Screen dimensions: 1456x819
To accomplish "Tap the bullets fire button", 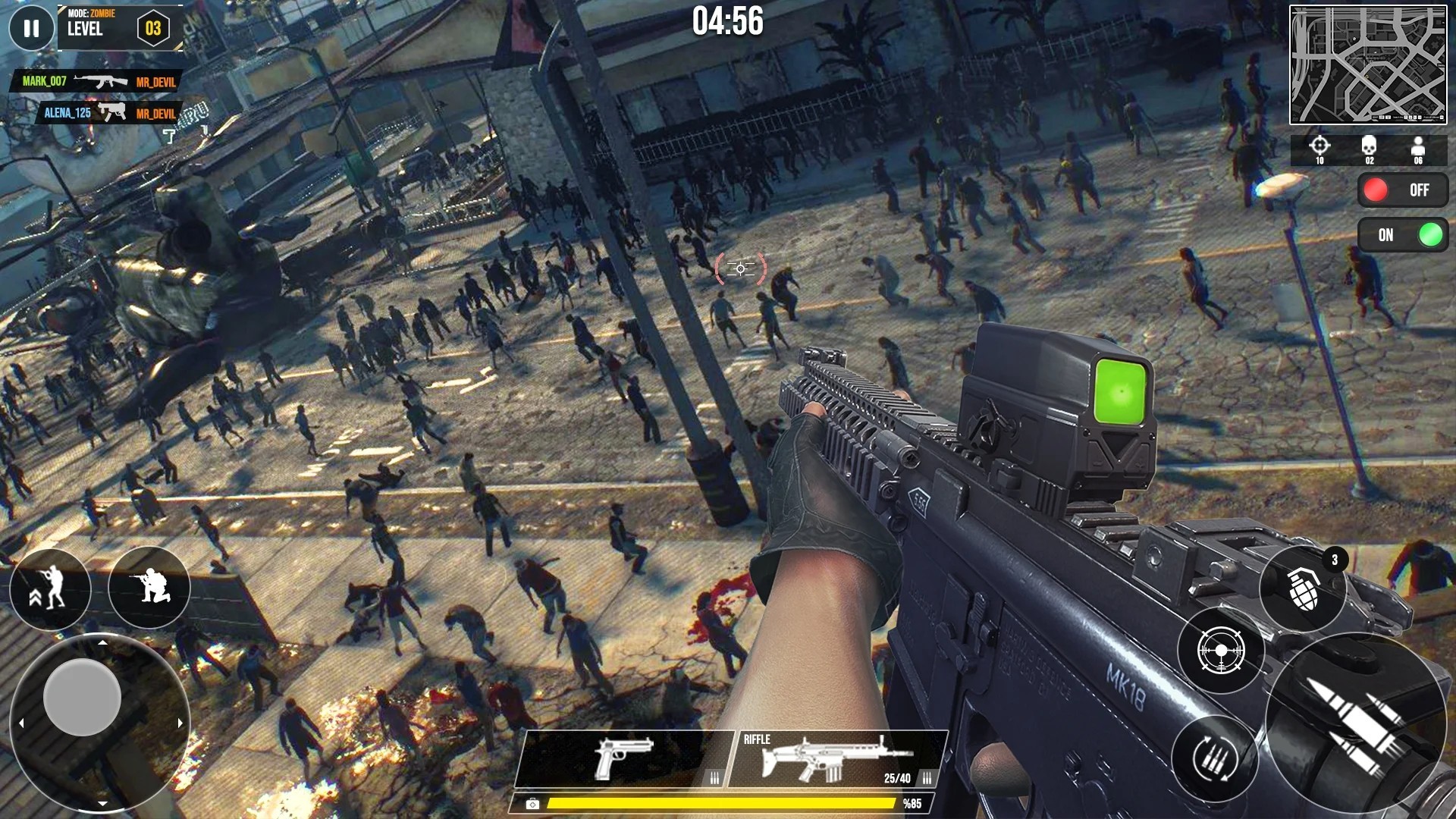I will 1354,720.
